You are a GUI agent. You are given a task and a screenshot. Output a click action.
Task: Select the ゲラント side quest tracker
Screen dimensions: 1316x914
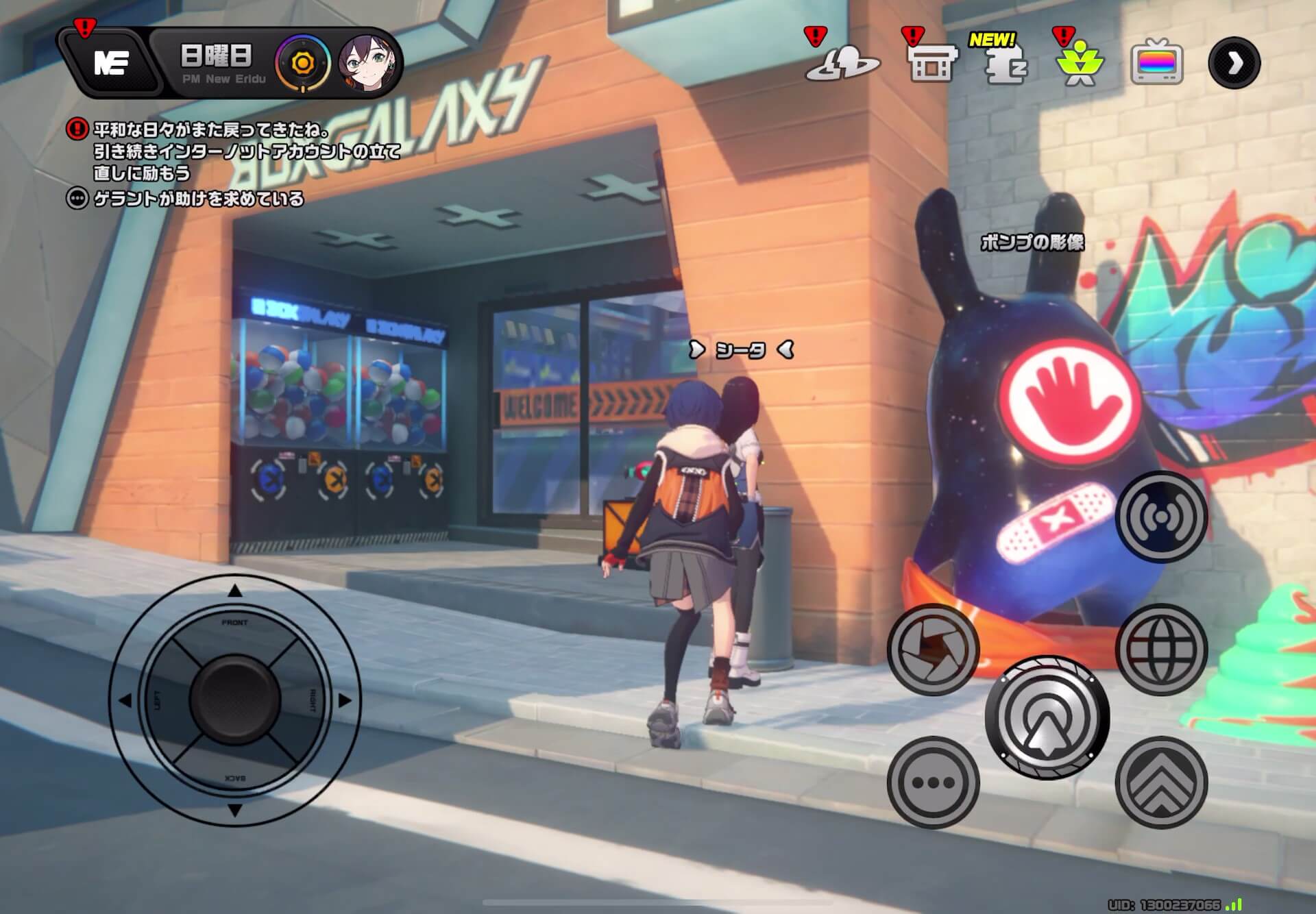click(x=197, y=199)
